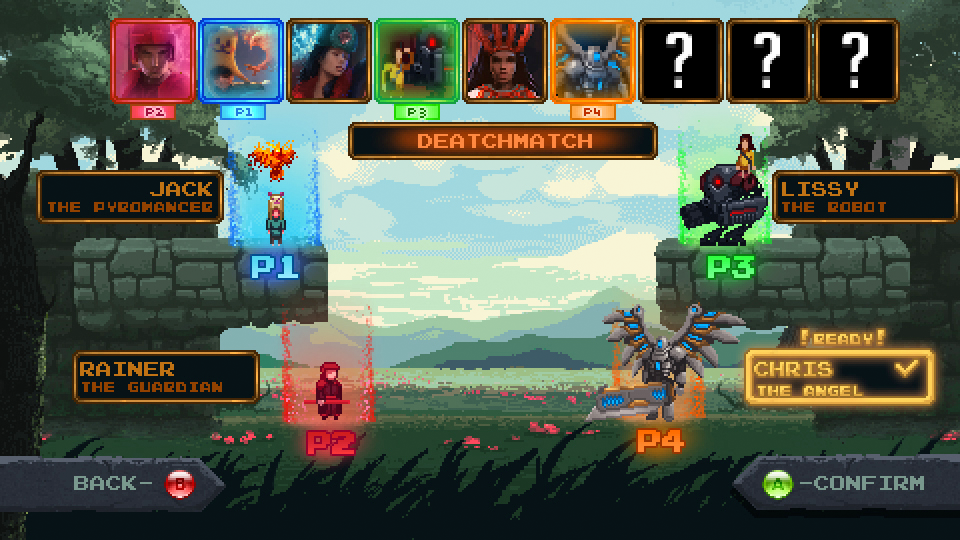Select the Robot character portrait
Viewport: 960px width, 540px height.
pyautogui.click(x=417, y=60)
